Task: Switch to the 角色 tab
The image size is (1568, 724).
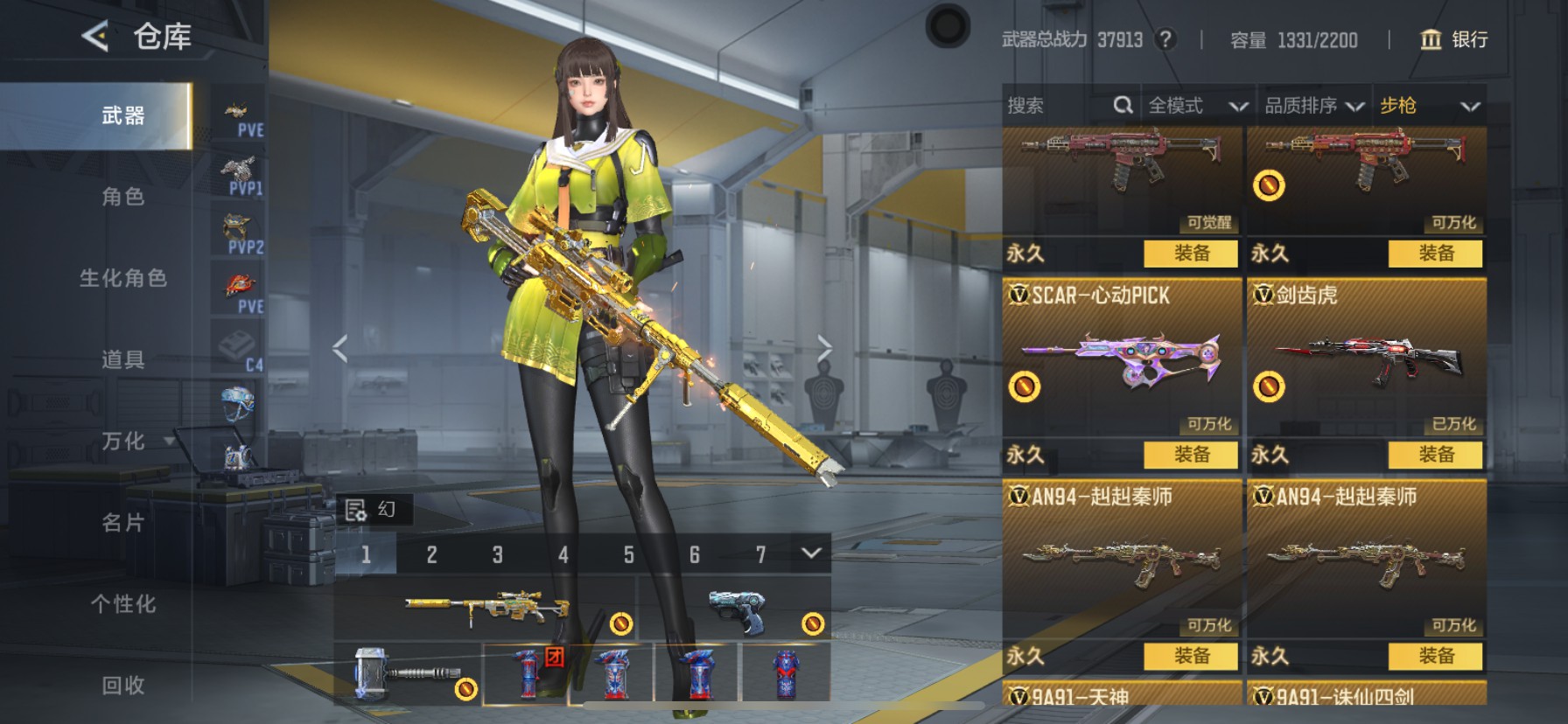Action: pyautogui.click(x=123, y=197)
